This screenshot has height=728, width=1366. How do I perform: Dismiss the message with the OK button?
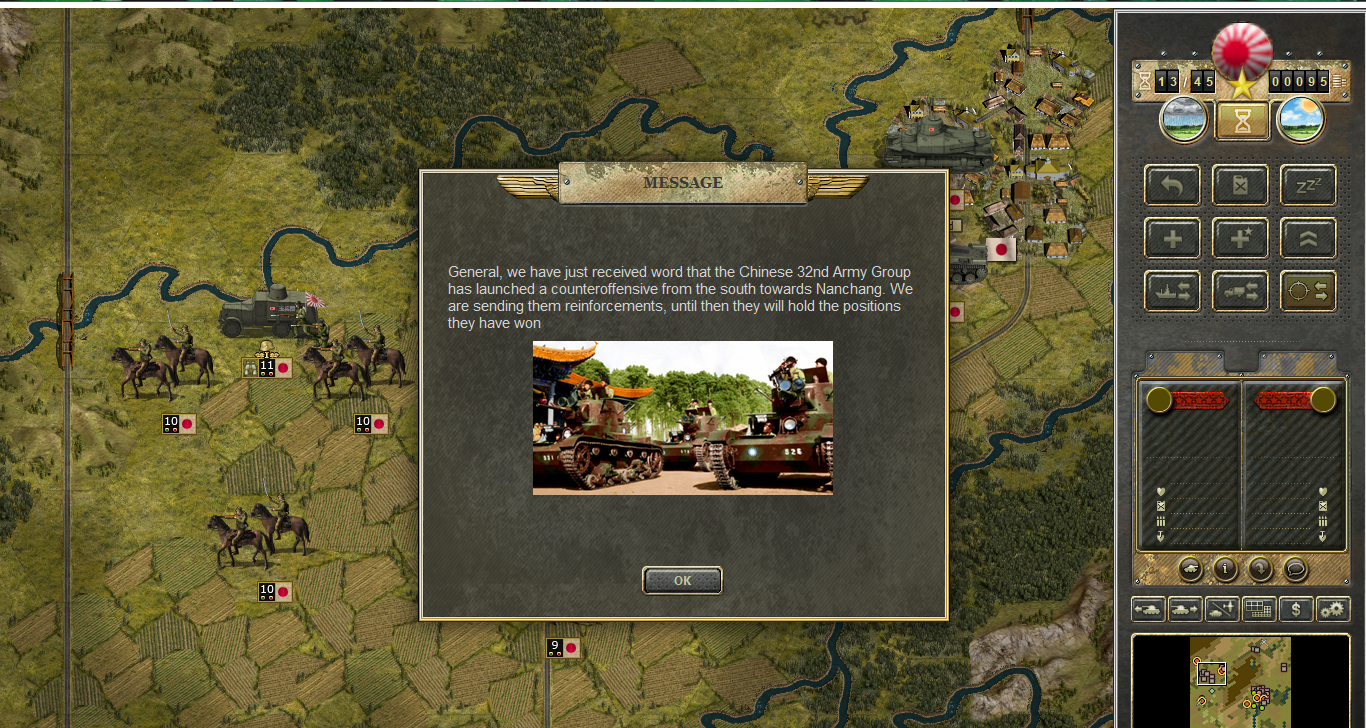point(682,580)
